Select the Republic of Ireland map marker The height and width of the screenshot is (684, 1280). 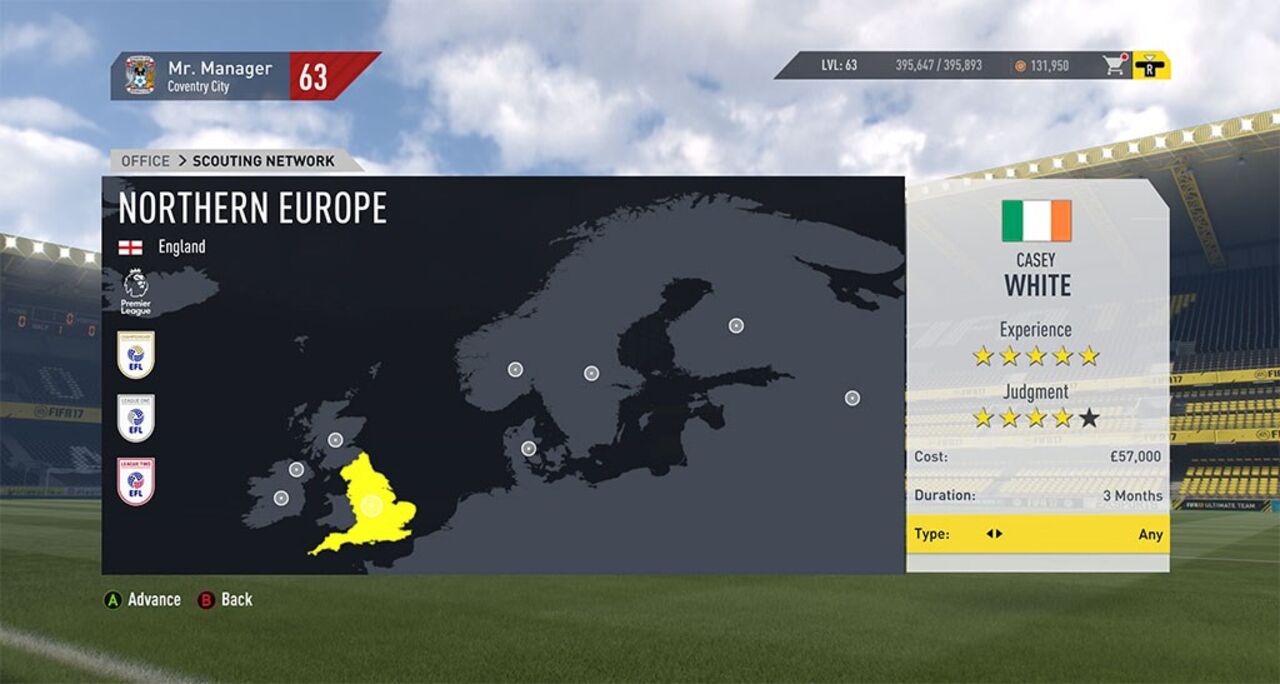click(281, 498)
